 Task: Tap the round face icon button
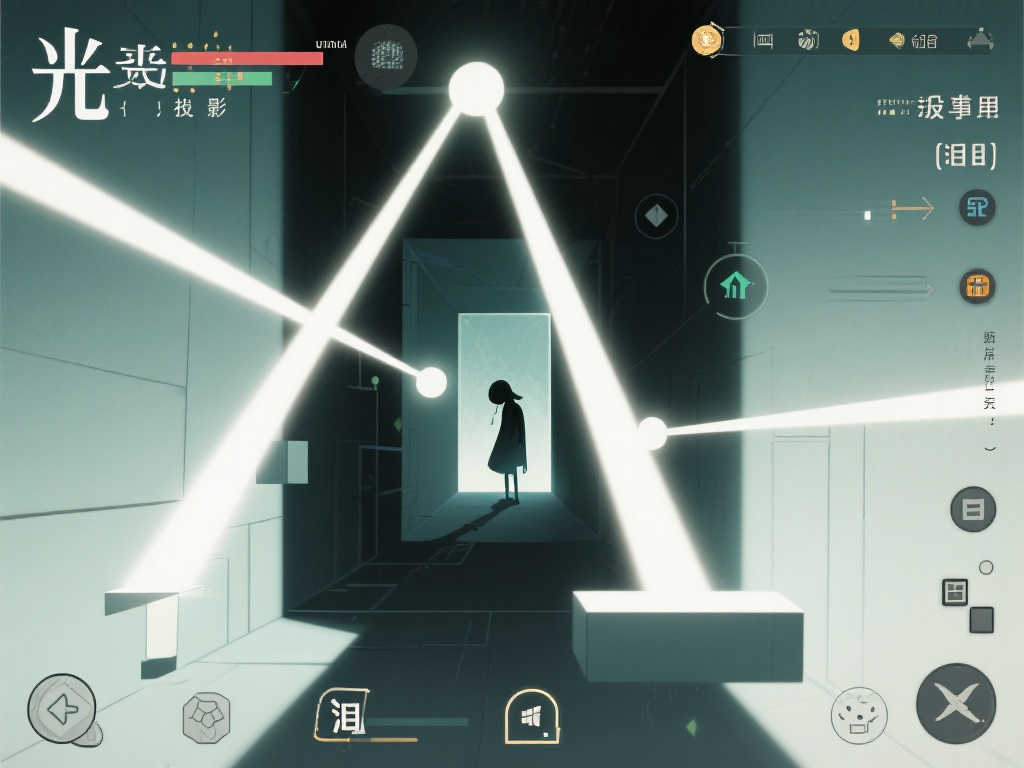pyautogui.click(x=859, y=716)
